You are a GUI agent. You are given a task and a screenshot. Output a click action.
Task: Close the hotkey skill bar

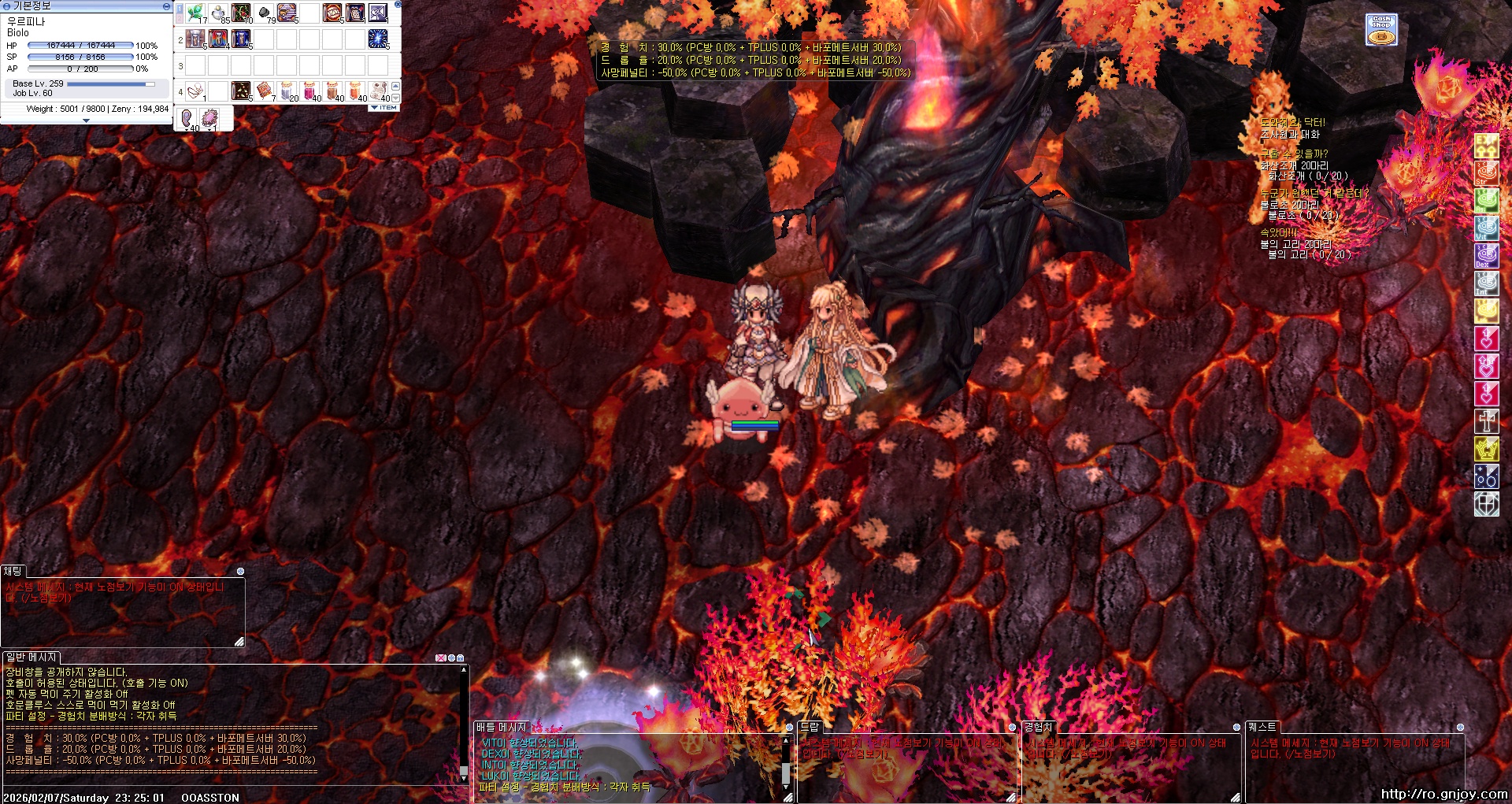(x=397, y=5)
